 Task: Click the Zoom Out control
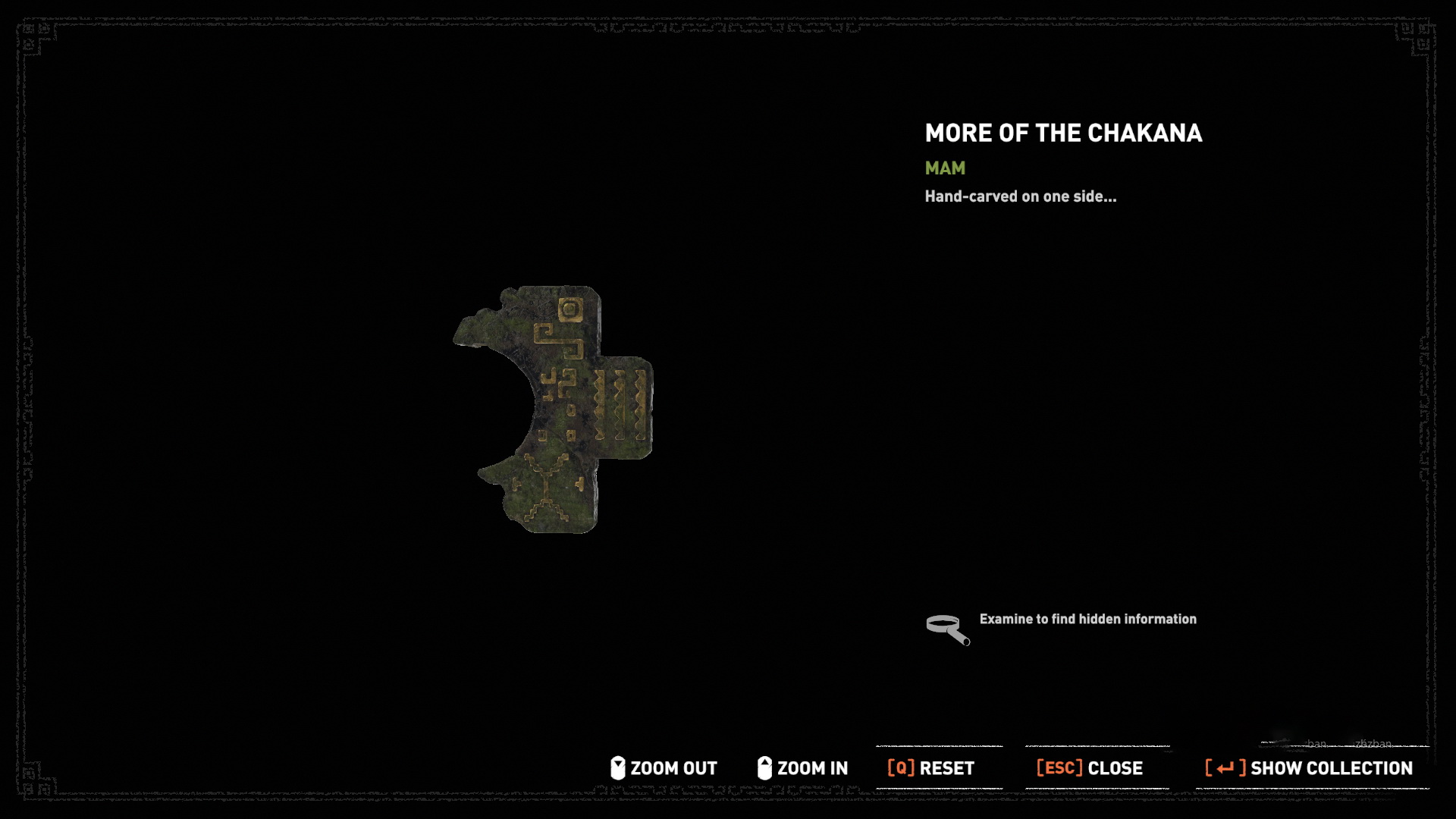point(664,768)
